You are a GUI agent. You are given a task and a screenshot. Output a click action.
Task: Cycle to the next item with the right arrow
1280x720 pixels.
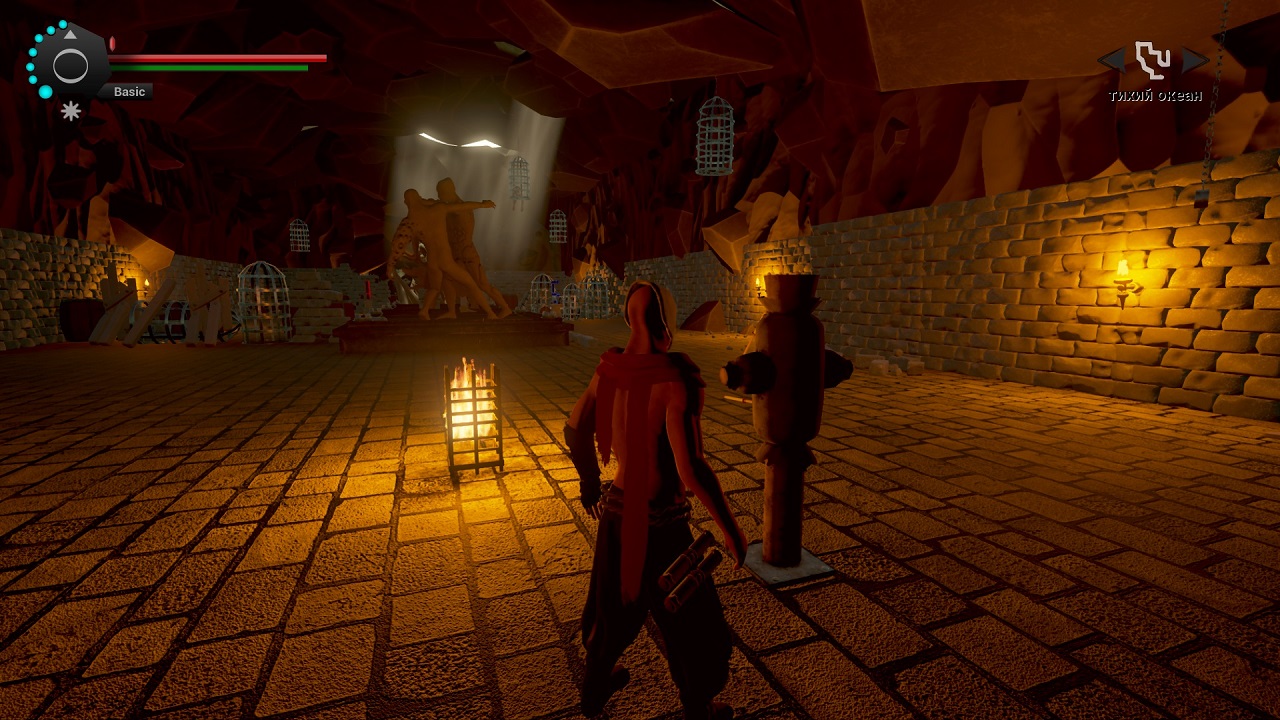[x=1195, y=60]
